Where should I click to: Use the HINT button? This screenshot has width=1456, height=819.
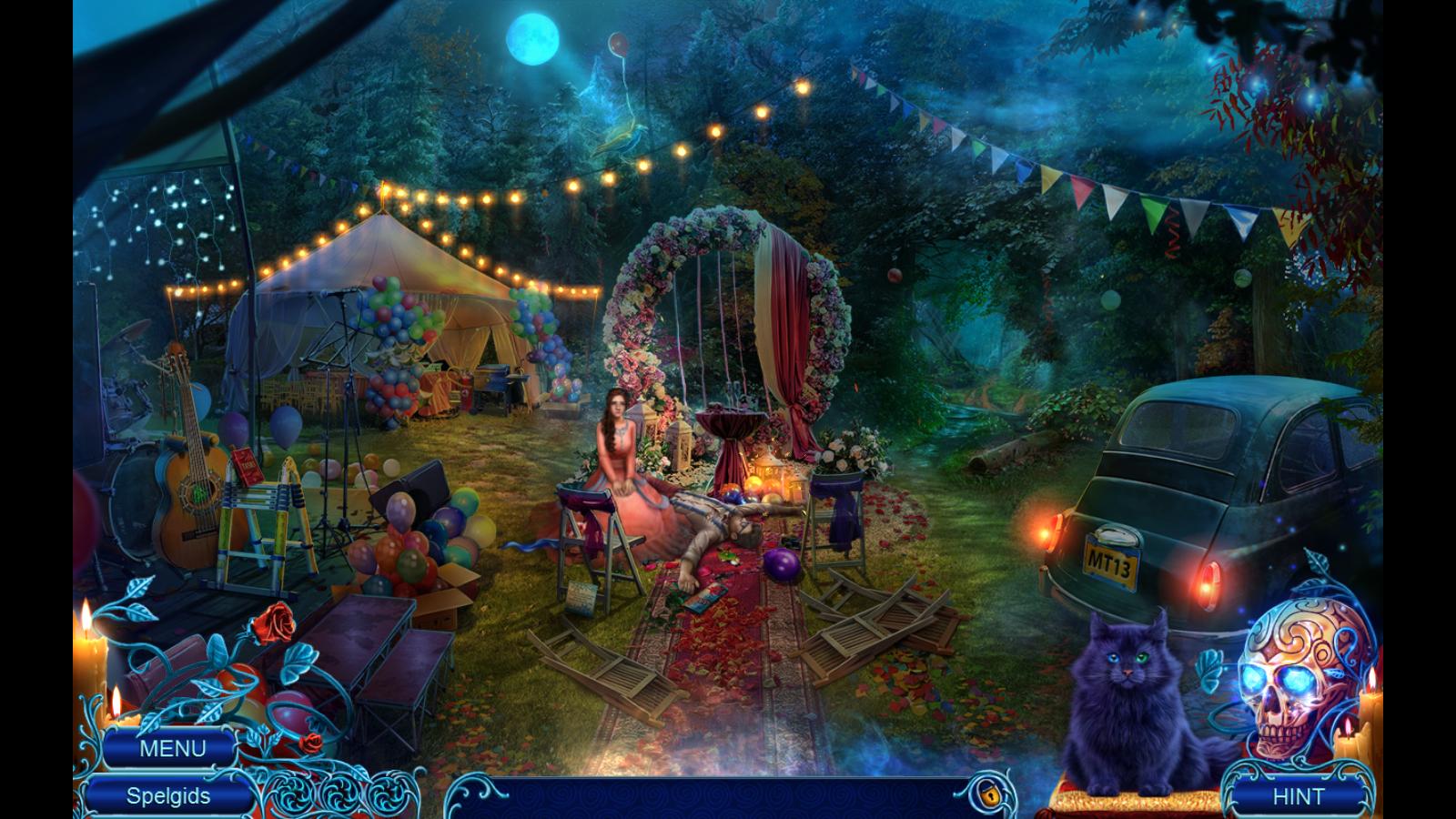click(x=1298, y=796)
